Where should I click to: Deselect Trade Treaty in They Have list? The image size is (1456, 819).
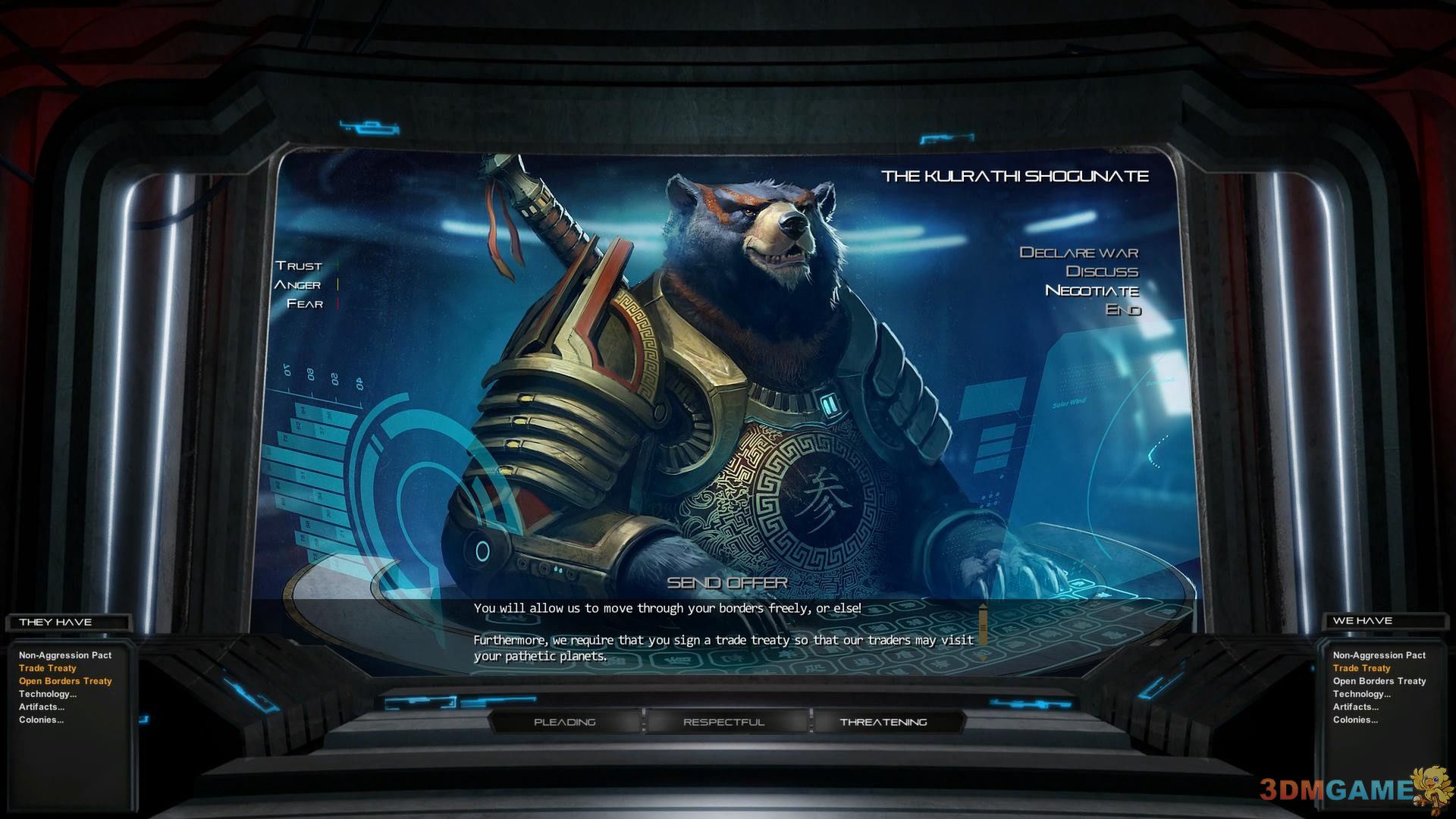coord(48,668)
